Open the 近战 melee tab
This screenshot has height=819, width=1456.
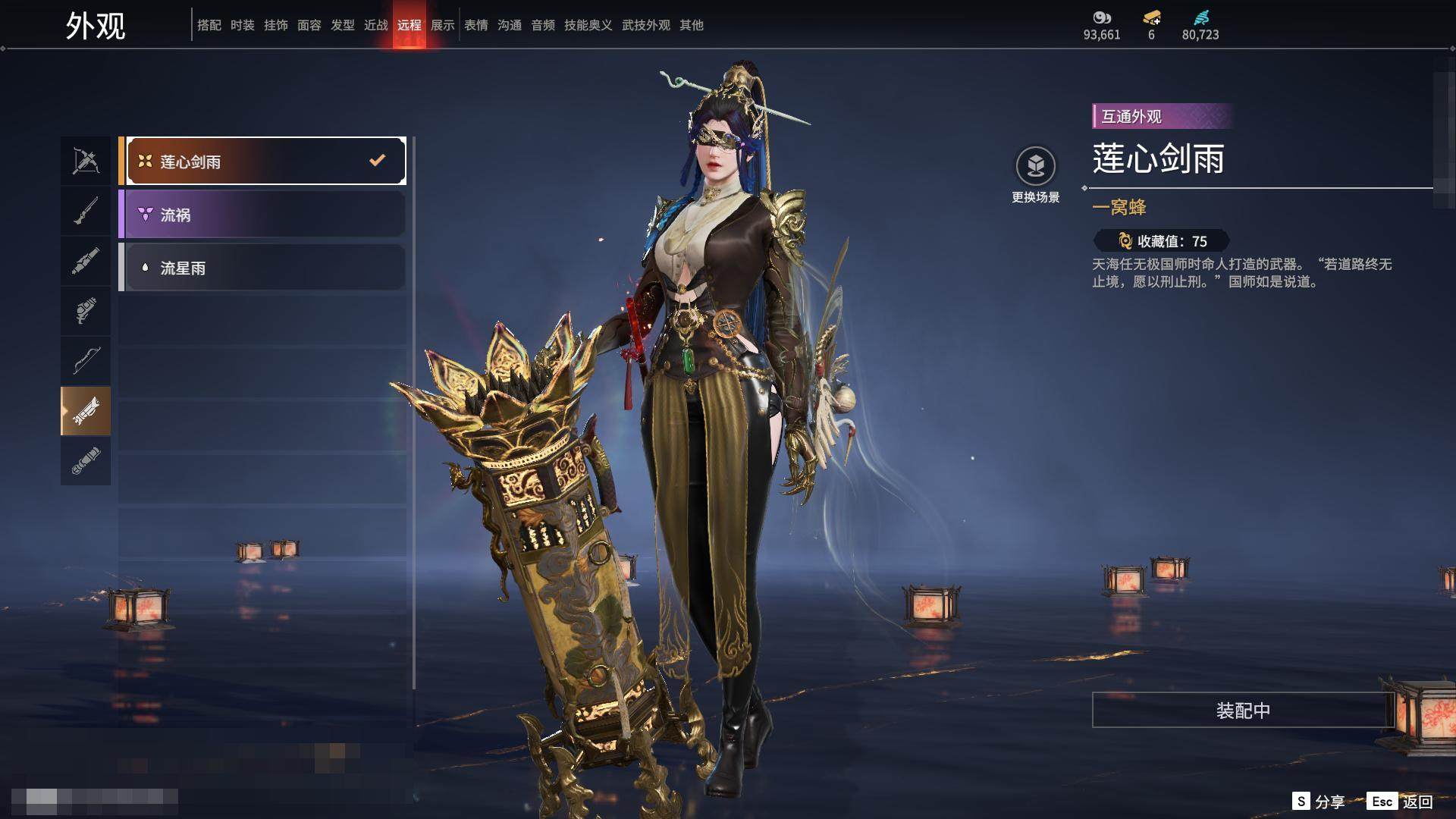(x=376, y=25)
